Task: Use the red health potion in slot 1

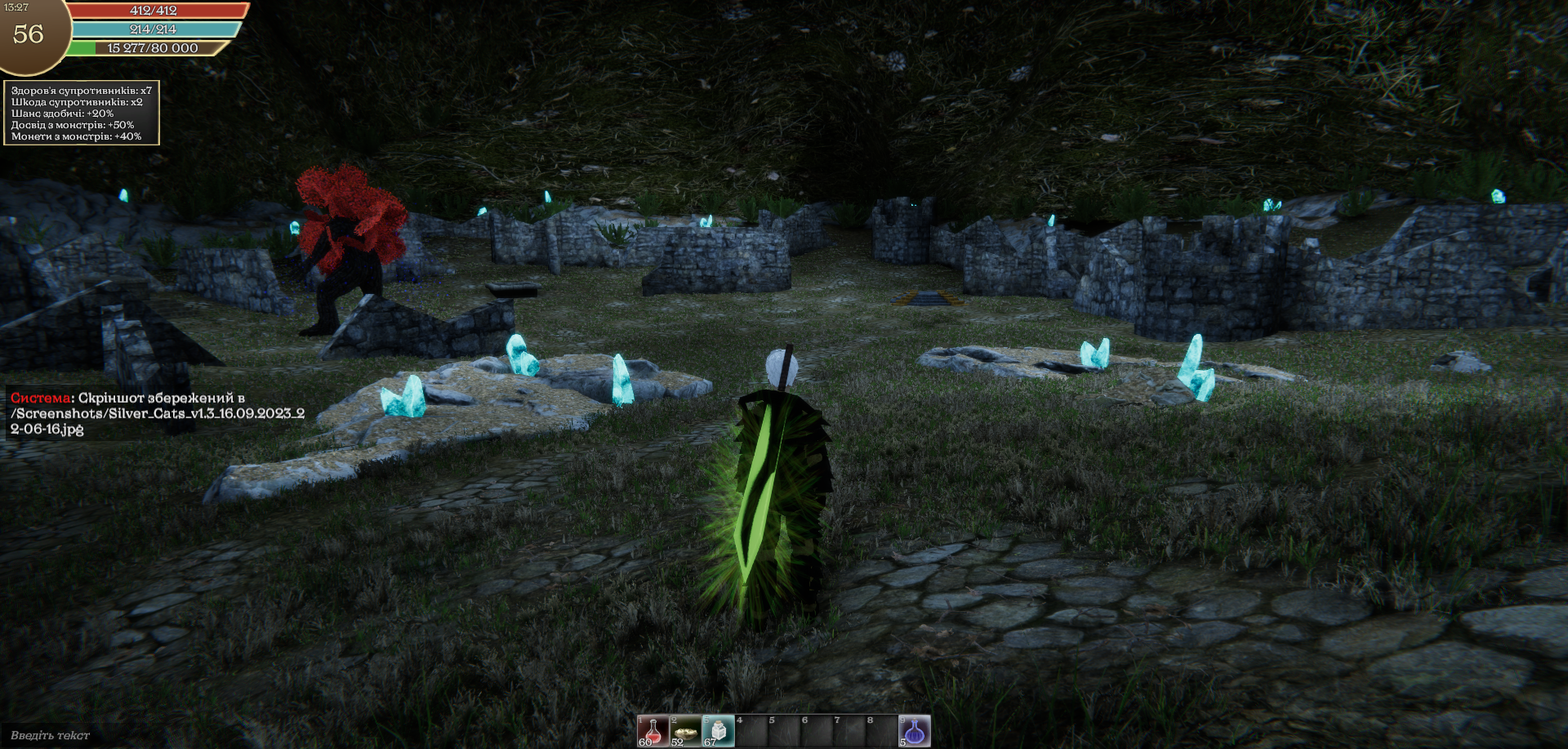Action: tap(653, 731)
